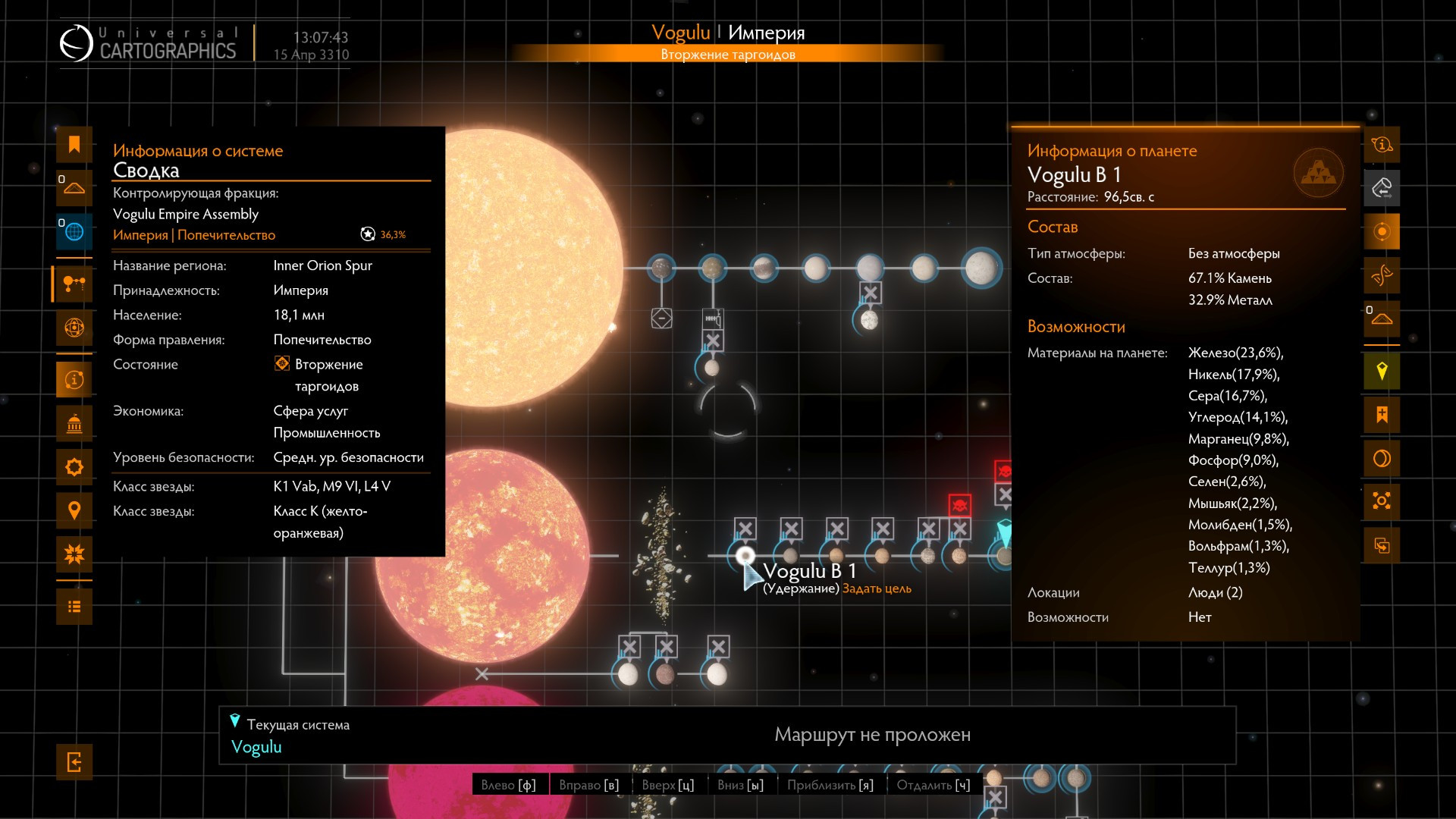
Task: Select the globe icon with counter in left sidebar
Action: 74,231
